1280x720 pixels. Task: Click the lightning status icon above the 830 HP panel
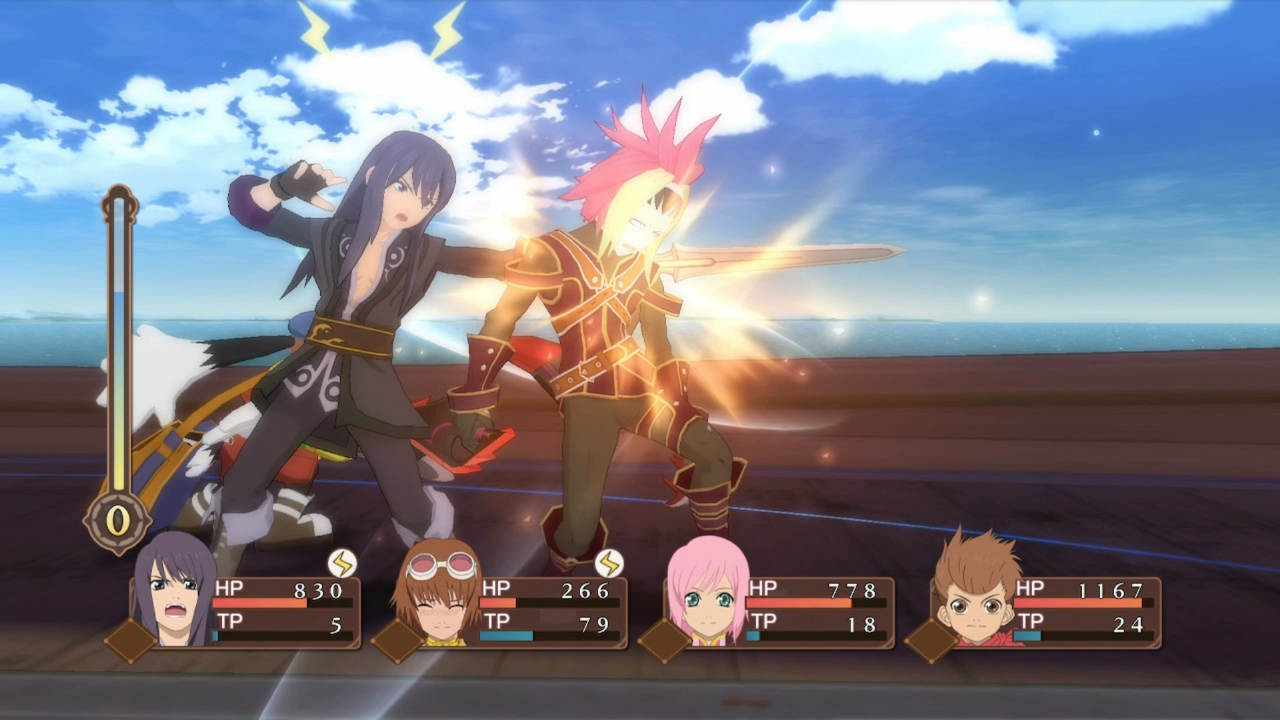click(342, 563)
